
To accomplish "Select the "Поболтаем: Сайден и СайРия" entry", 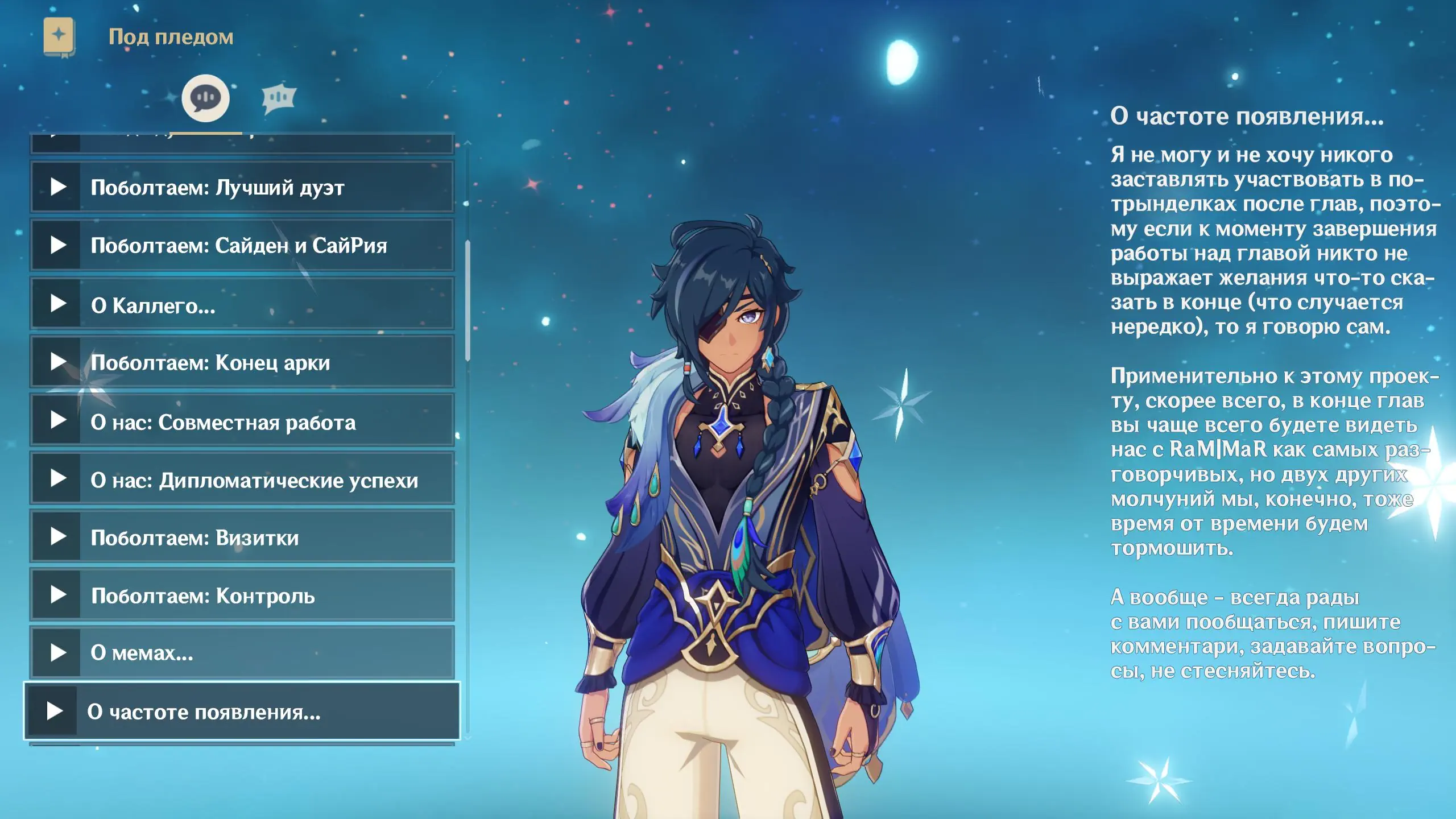I will pos(242,245).
